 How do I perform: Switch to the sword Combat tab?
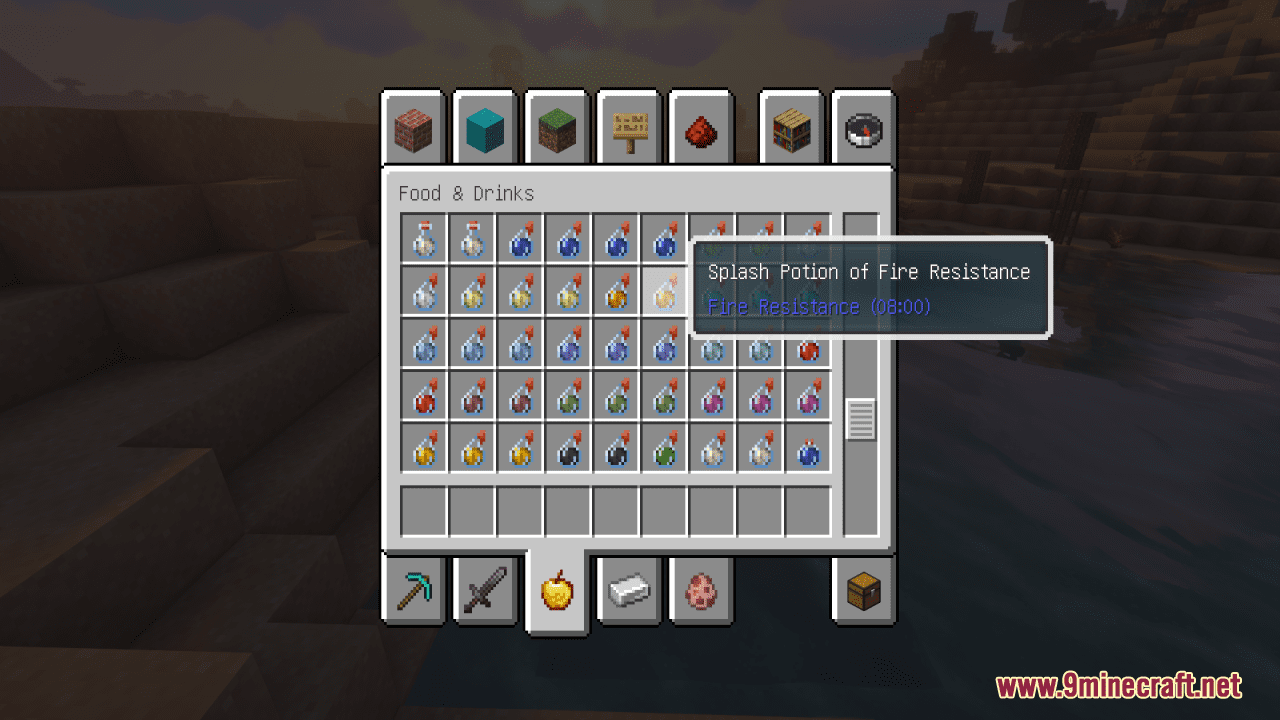coord(484,591)
